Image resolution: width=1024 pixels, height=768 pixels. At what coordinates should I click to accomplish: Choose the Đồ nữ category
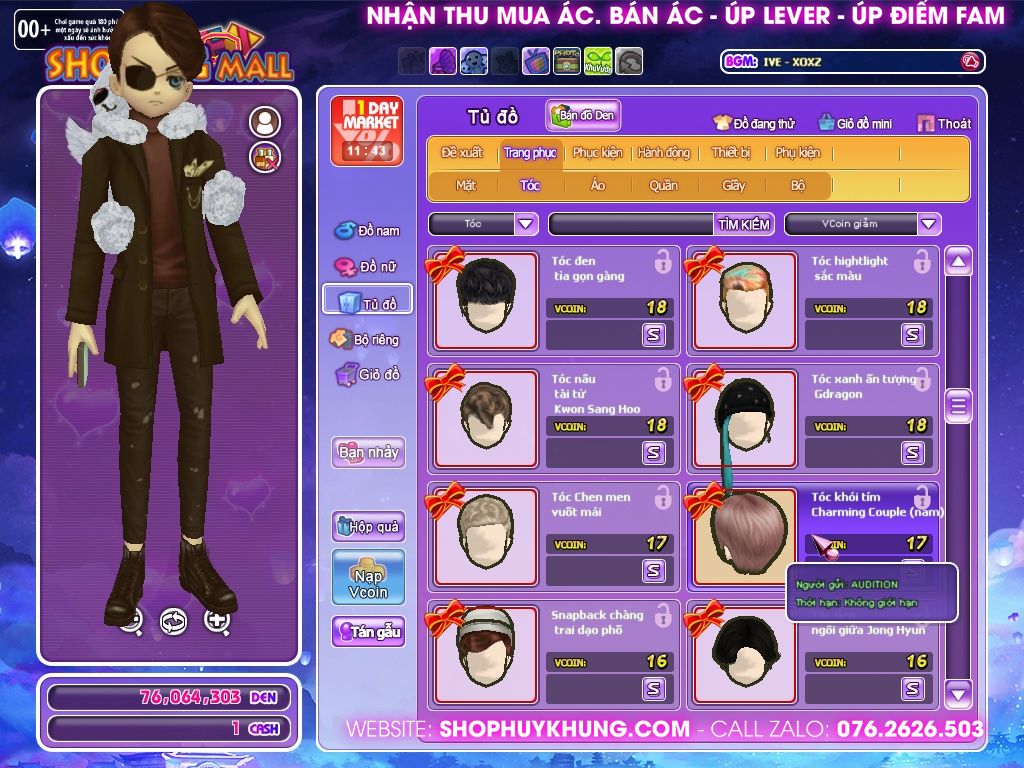point(367,267)
